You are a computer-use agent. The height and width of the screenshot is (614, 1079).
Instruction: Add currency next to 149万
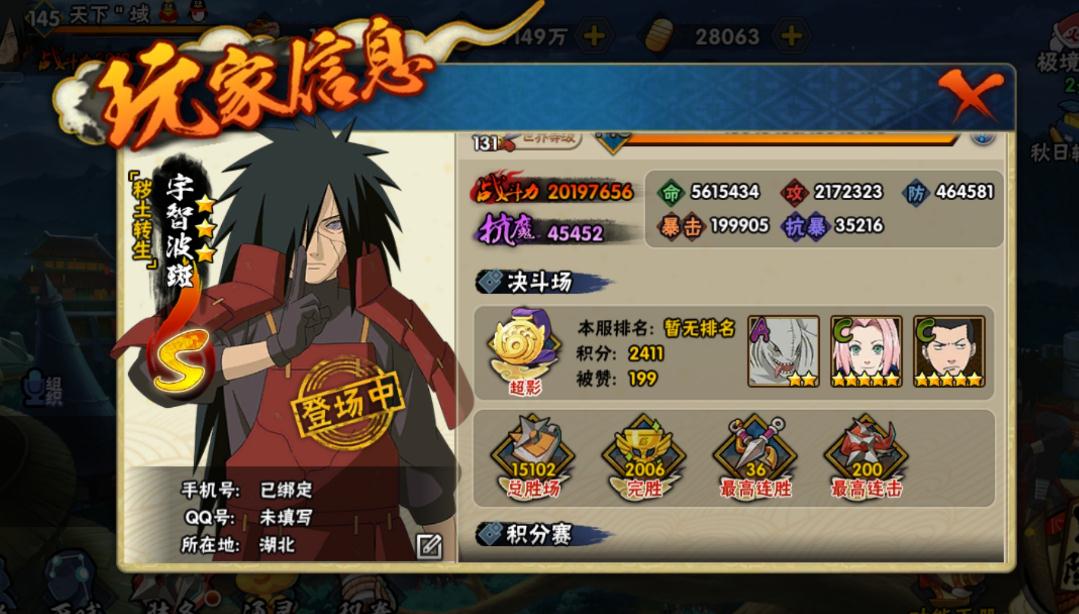coord(593,37)
